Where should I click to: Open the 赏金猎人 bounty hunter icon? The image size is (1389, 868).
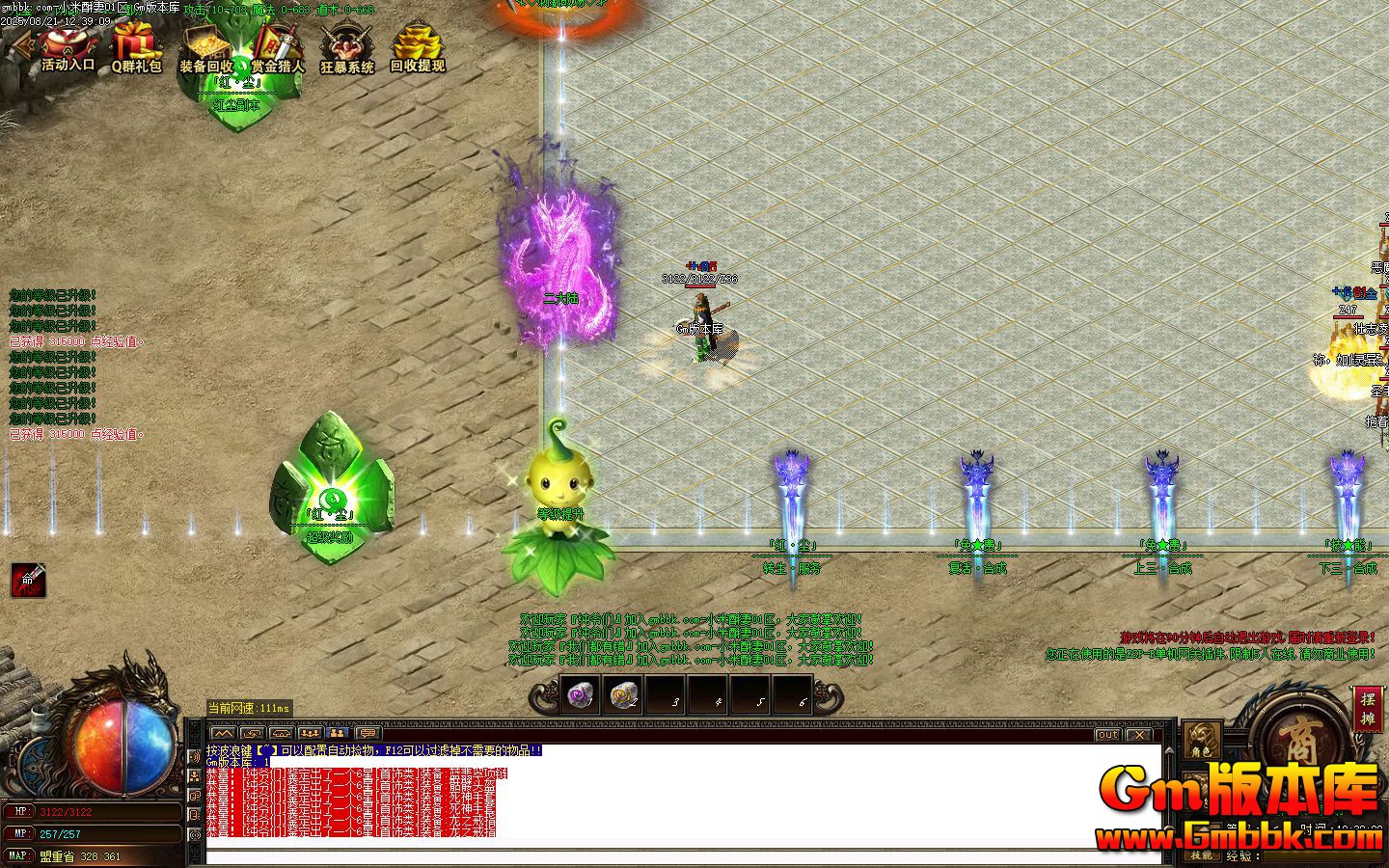[278, 48]
